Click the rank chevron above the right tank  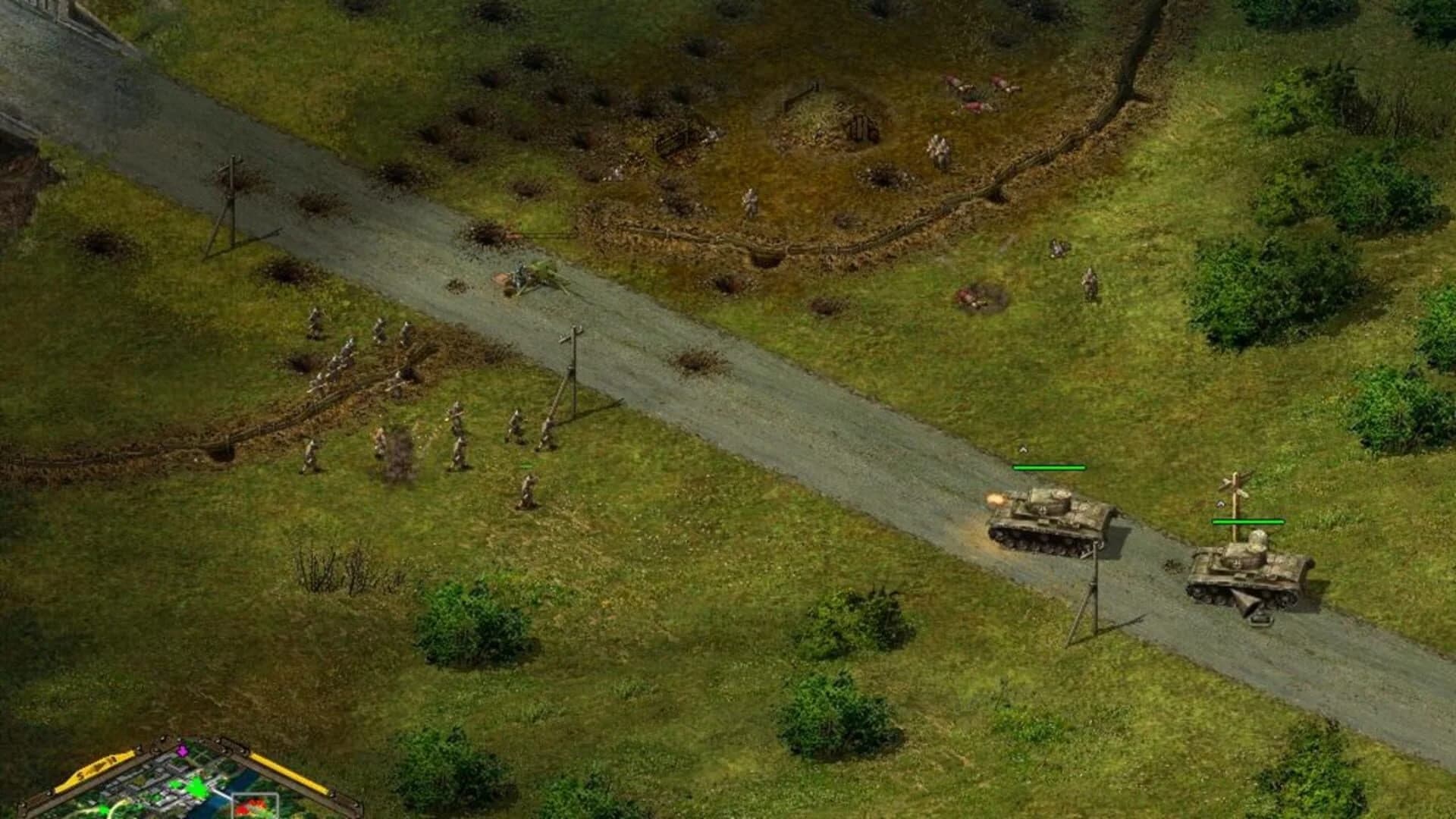click(x=1220, y=503)
